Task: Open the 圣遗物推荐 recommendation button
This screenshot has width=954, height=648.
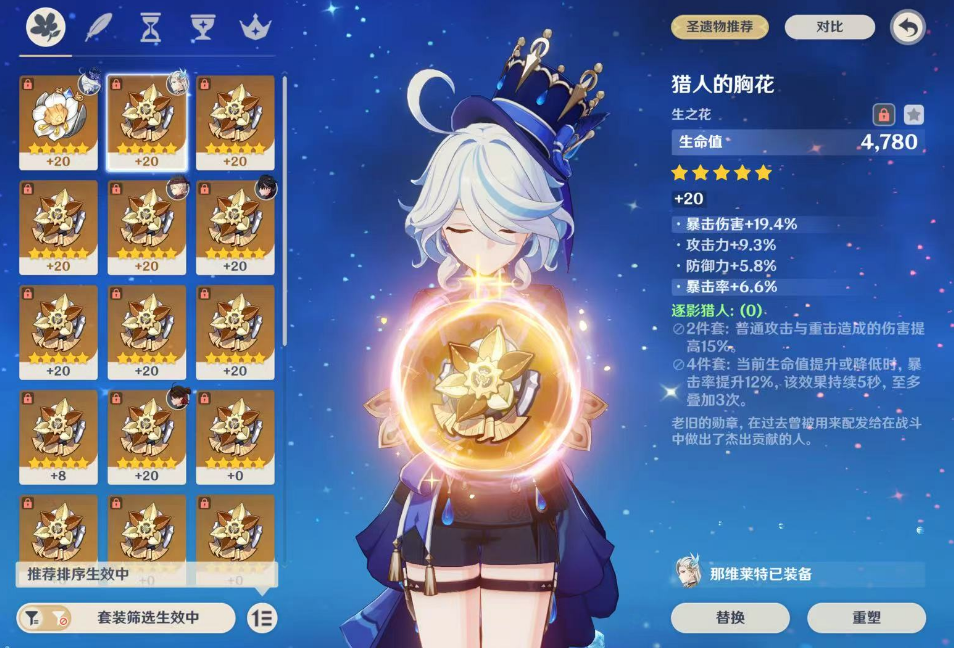Action: coord(719,27)
